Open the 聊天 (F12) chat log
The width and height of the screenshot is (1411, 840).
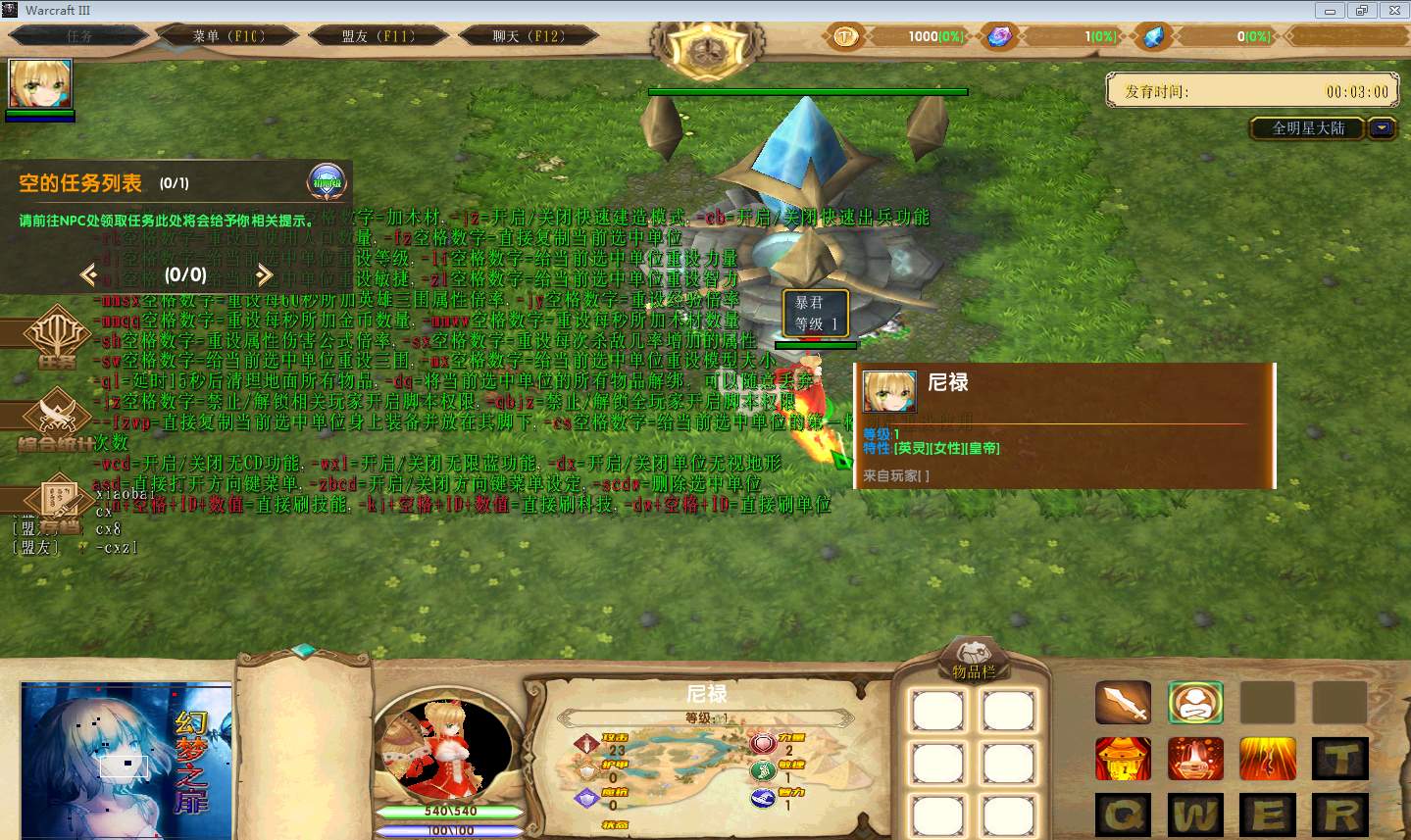click(x=528, y=36)
